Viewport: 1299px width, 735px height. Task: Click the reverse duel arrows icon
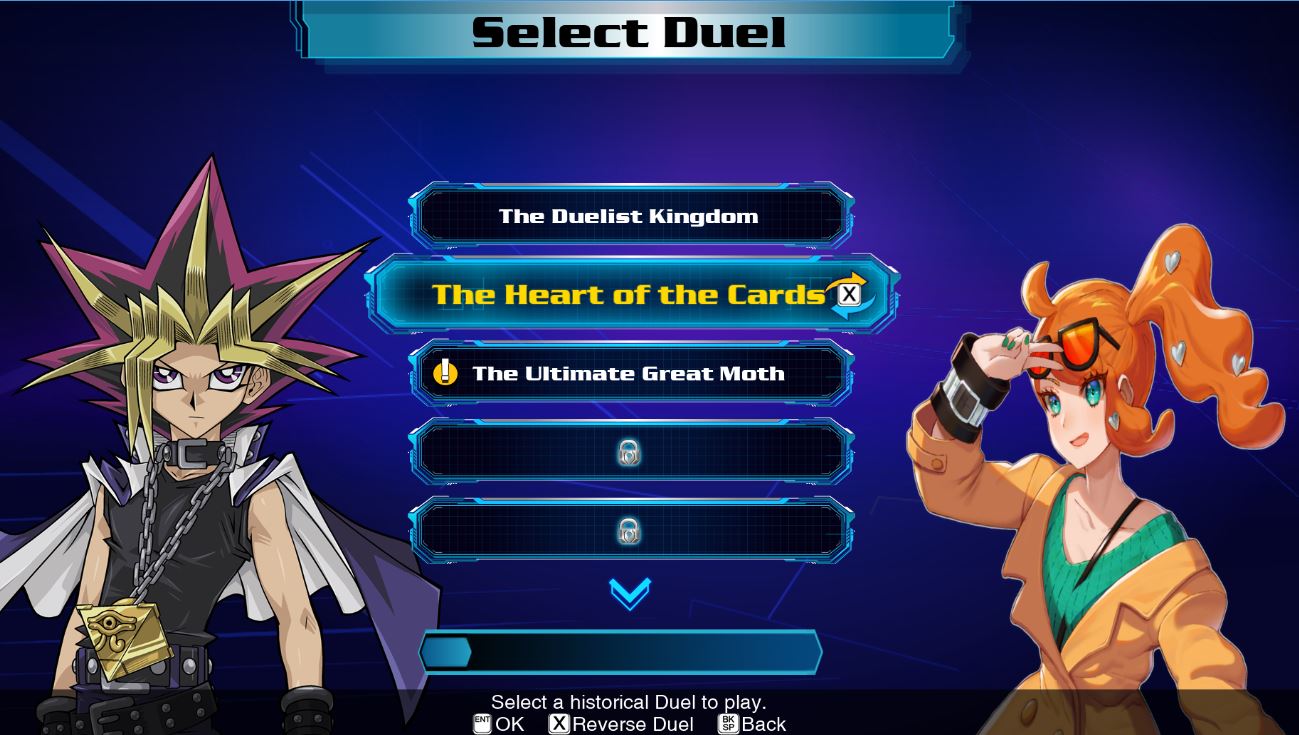click(x=848, y=294)
